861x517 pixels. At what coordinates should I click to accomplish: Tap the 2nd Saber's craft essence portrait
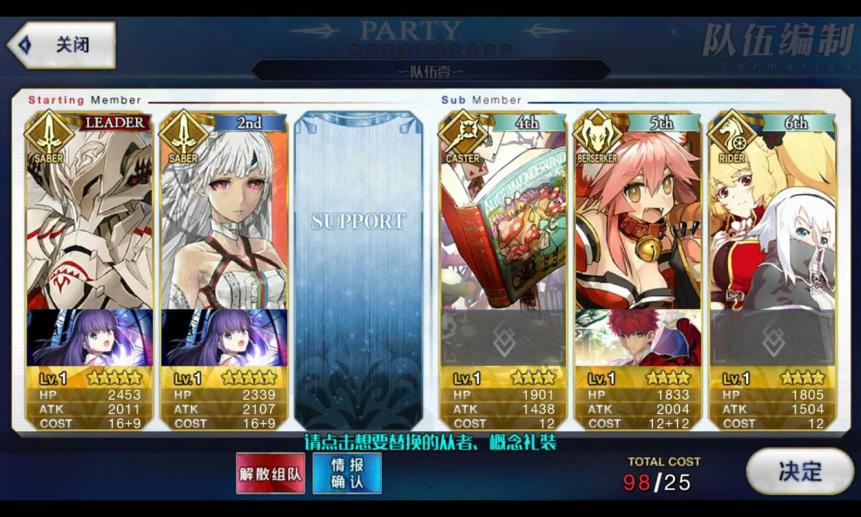coord(224,338)
